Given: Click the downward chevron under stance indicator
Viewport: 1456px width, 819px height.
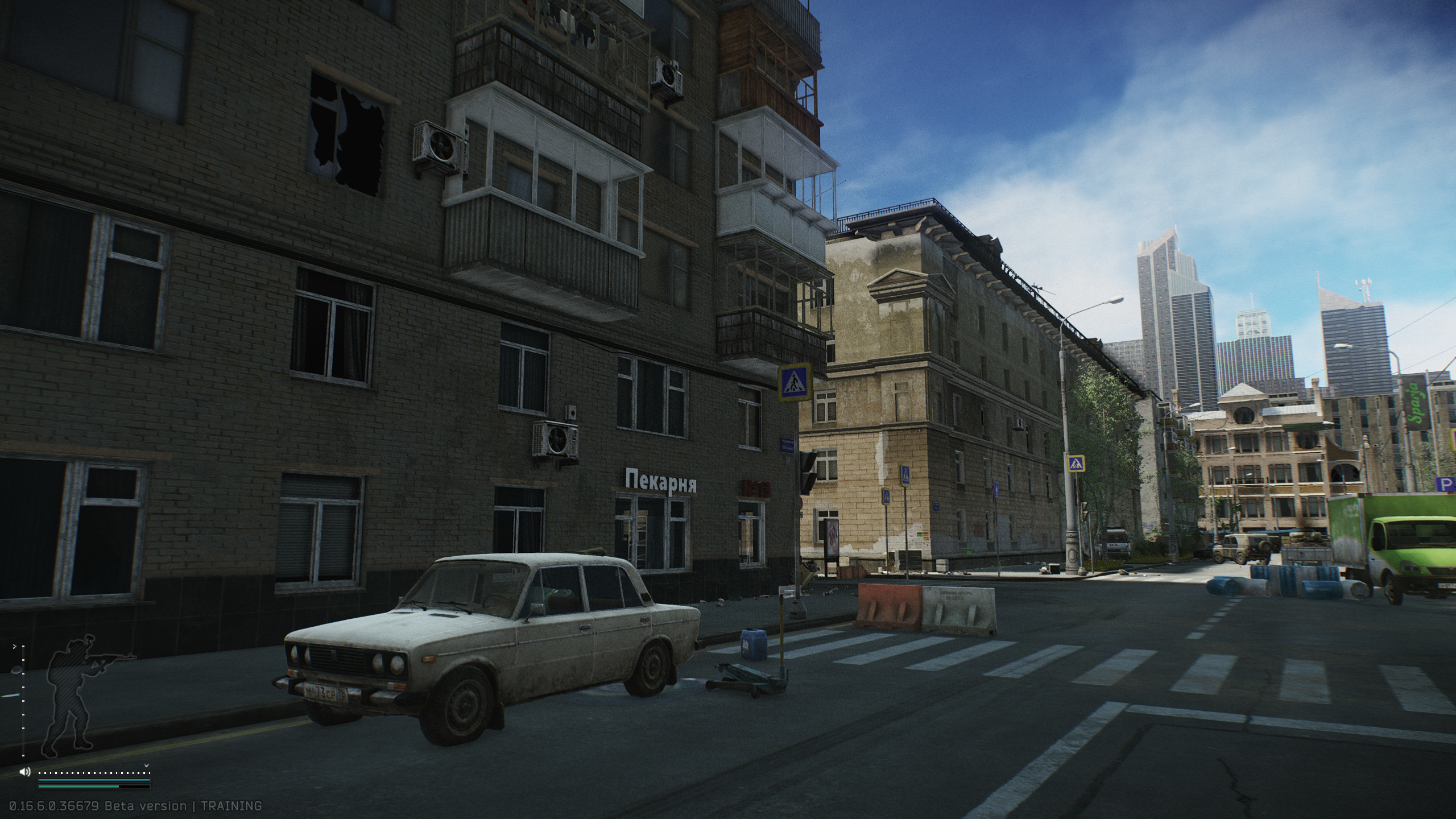Looking at the screenshot, I should pos(147,766).
